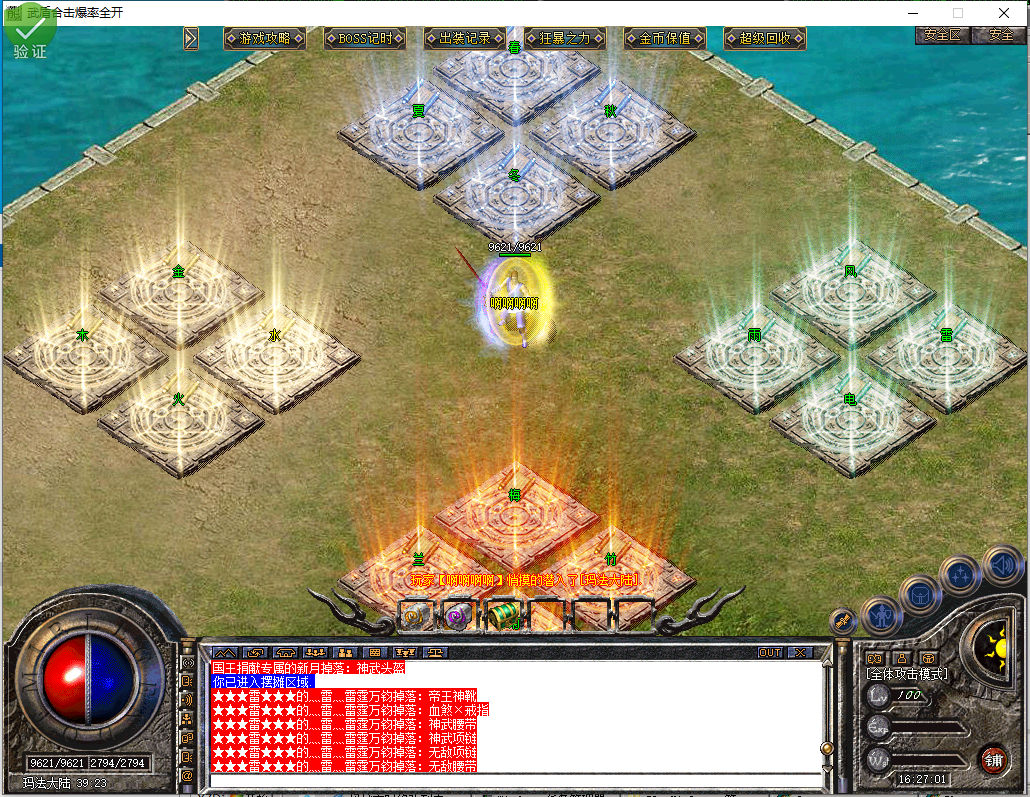
Task: Open the bag inventory round button
Action: [919, 595]
